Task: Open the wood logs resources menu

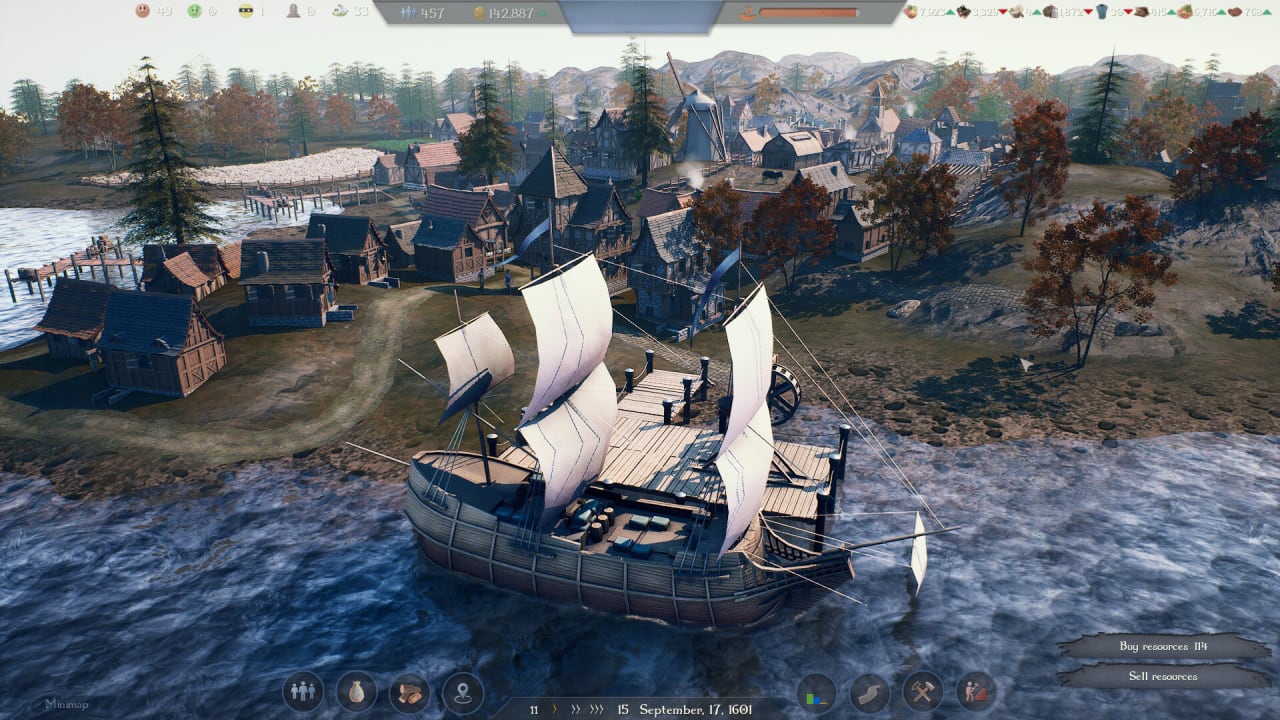Action: pos(409,692)
